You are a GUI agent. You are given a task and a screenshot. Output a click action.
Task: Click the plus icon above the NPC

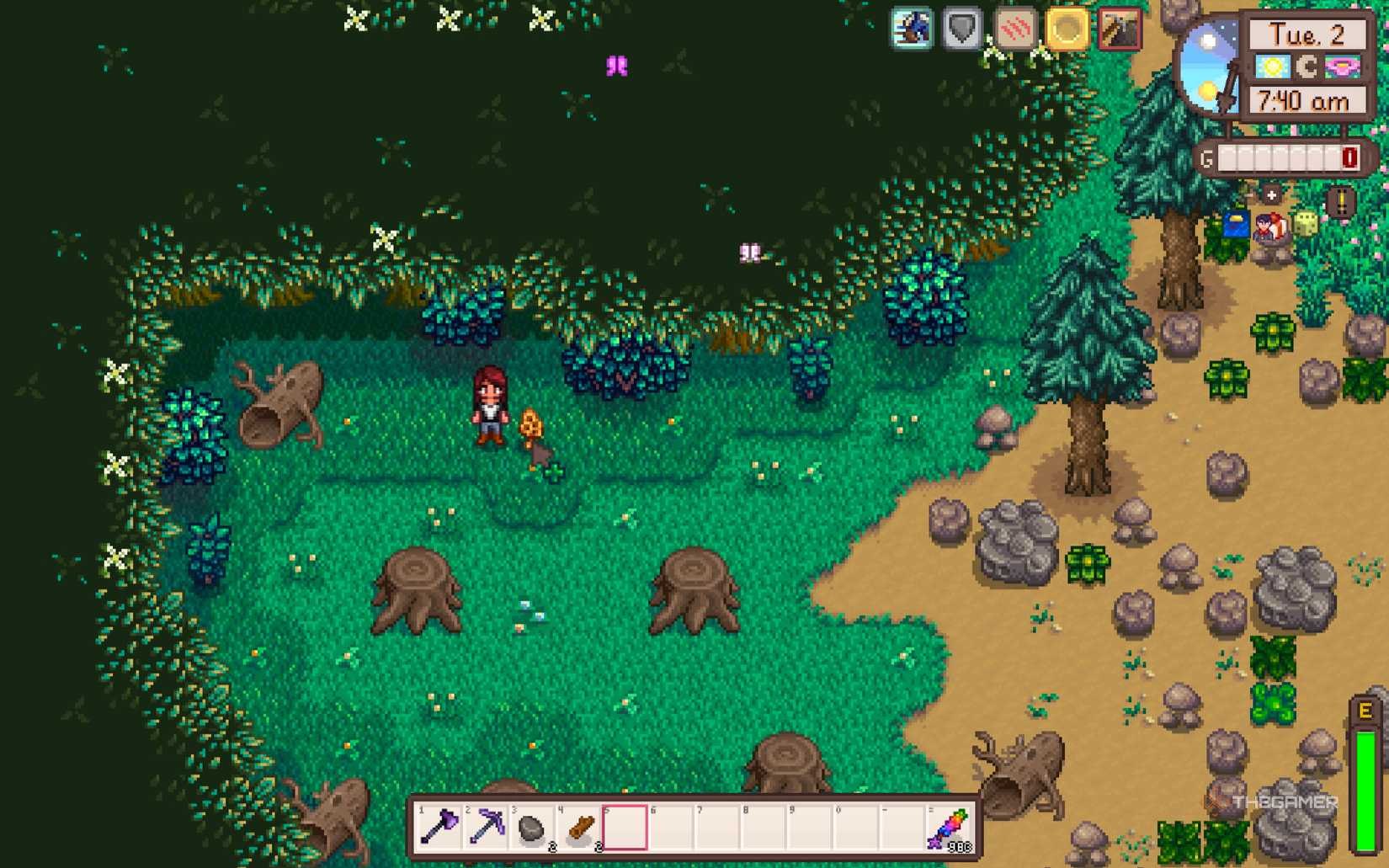pyautogui.click(x=1271, y=194)
